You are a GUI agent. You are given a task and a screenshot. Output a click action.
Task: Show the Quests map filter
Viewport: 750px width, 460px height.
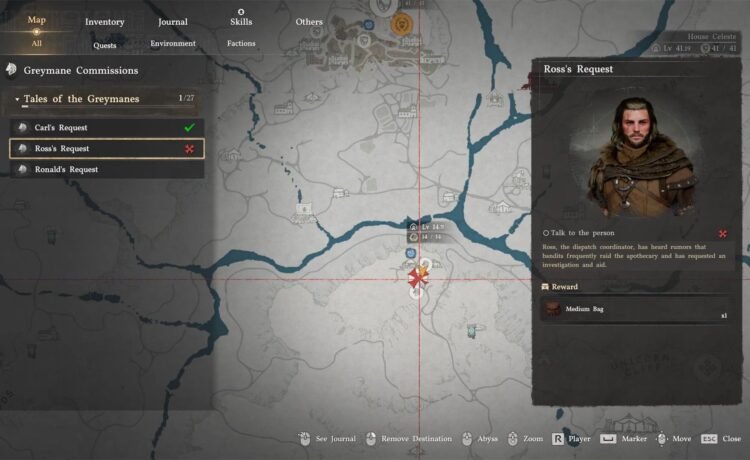pyautogui.click(x=104, y=44)
